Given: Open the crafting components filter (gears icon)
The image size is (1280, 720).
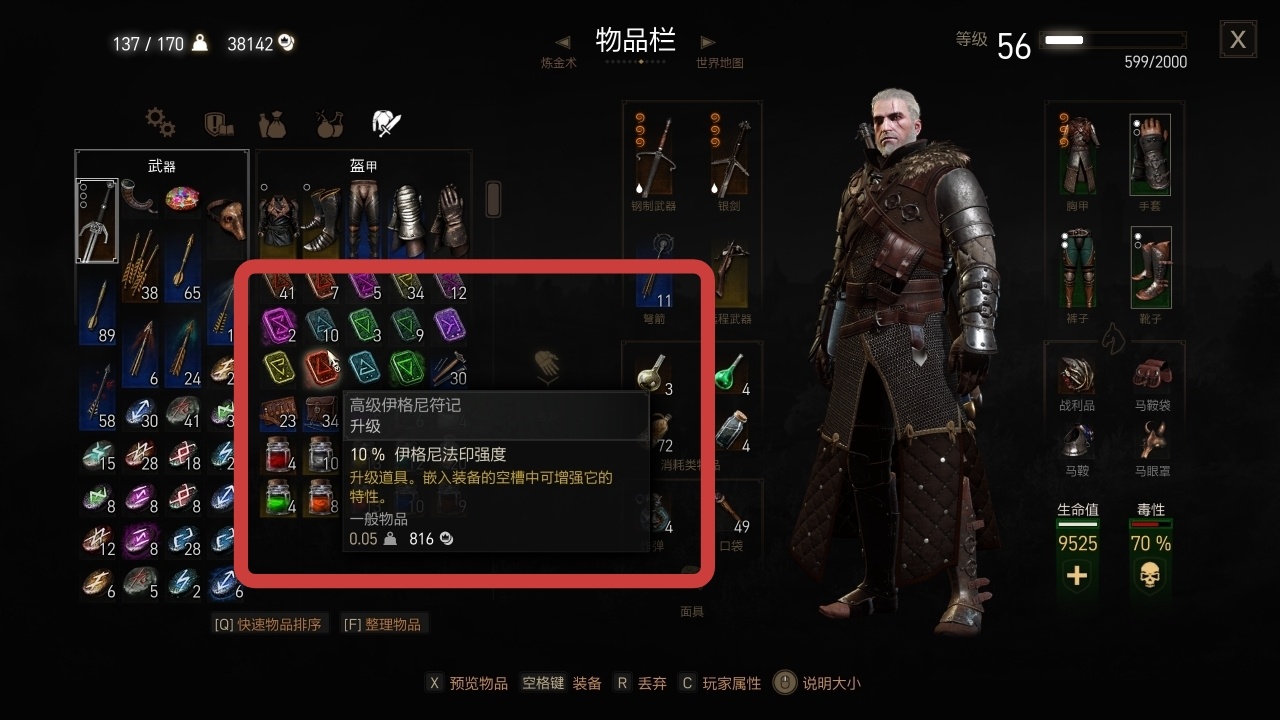Looking at the screenshot, I should click(160, 122).
